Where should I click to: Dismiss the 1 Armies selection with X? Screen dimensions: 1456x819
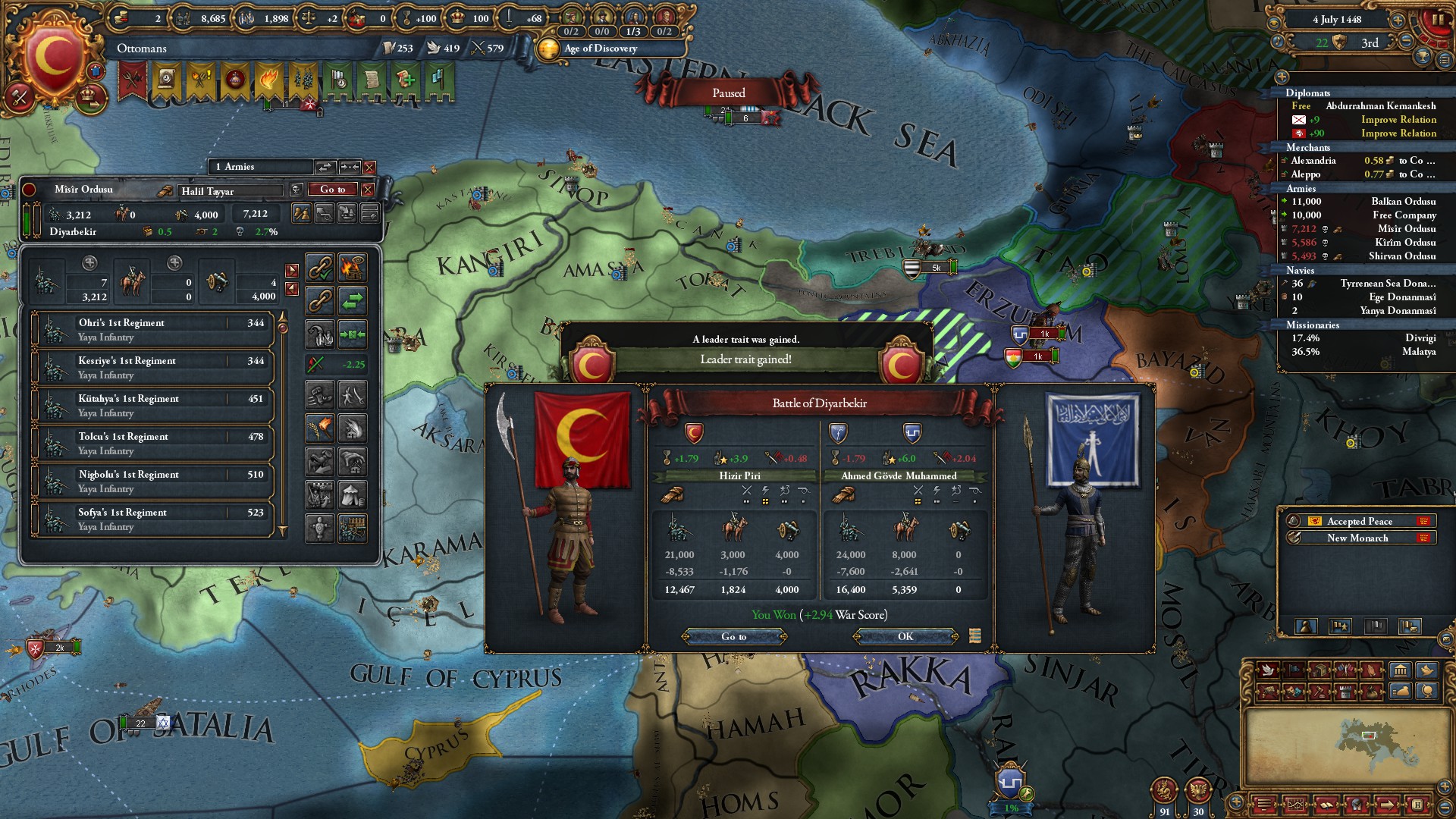(369, 167)
